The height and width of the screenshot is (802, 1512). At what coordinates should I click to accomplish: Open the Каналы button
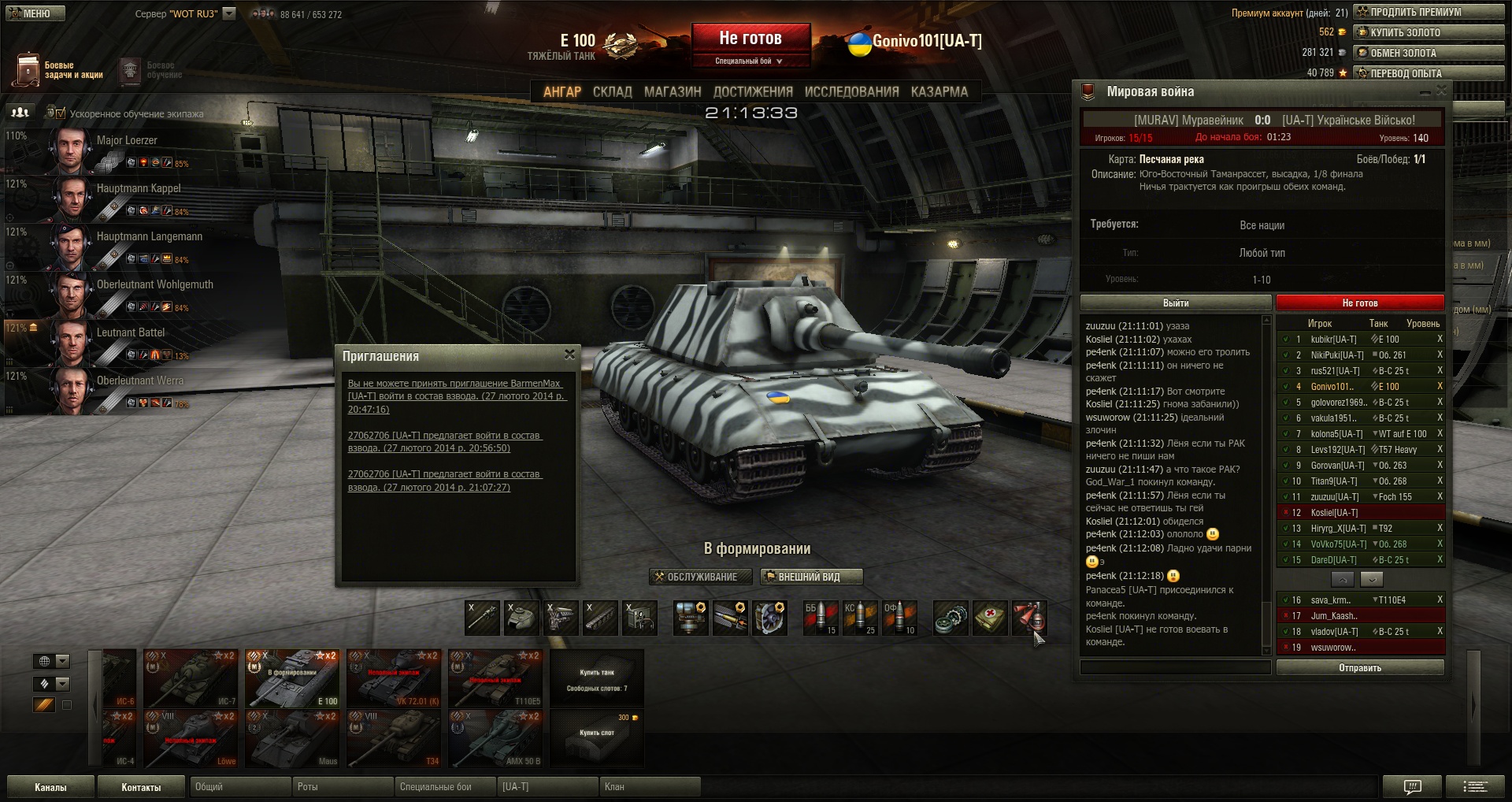50,787
